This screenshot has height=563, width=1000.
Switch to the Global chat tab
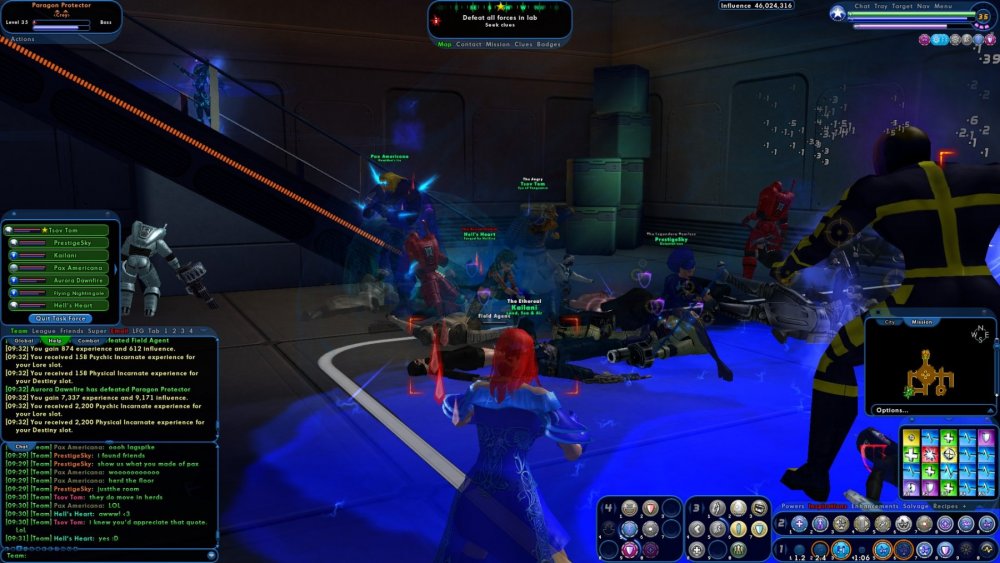click(24, 341)
